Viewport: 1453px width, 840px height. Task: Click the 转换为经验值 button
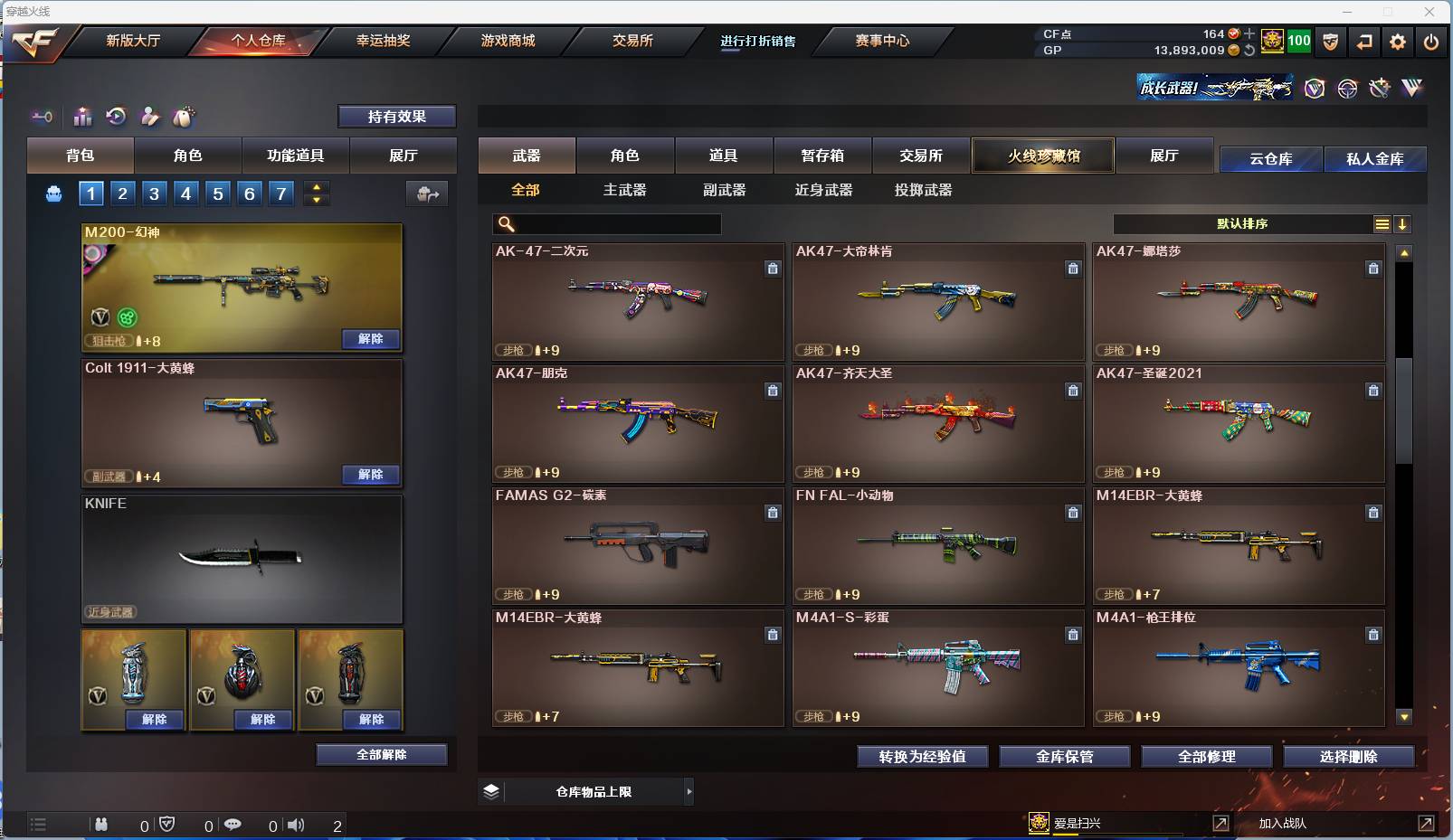coord(923,757)
